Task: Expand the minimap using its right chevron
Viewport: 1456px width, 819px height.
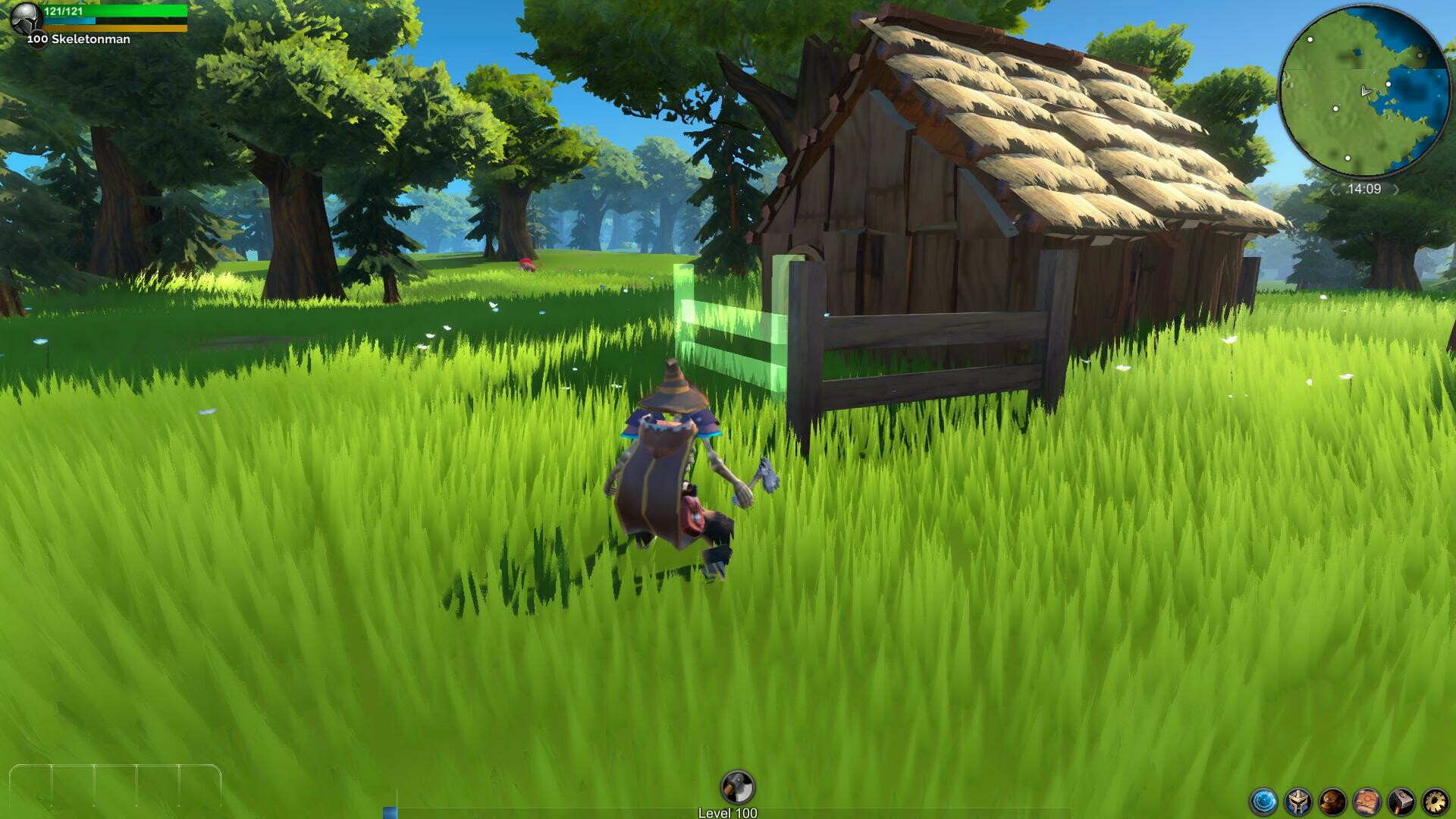Action: 1396,188
